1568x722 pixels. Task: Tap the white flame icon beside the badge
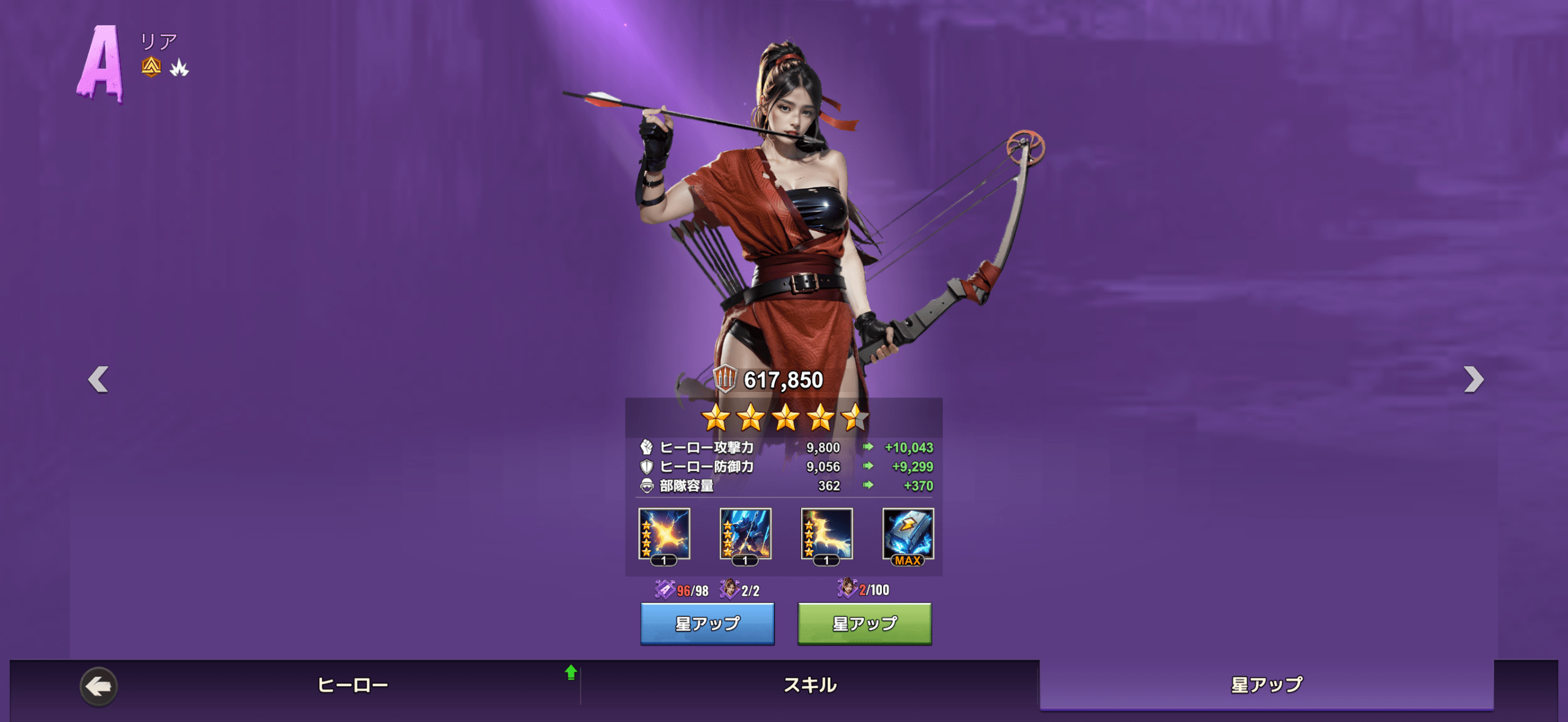pos(179,68)
